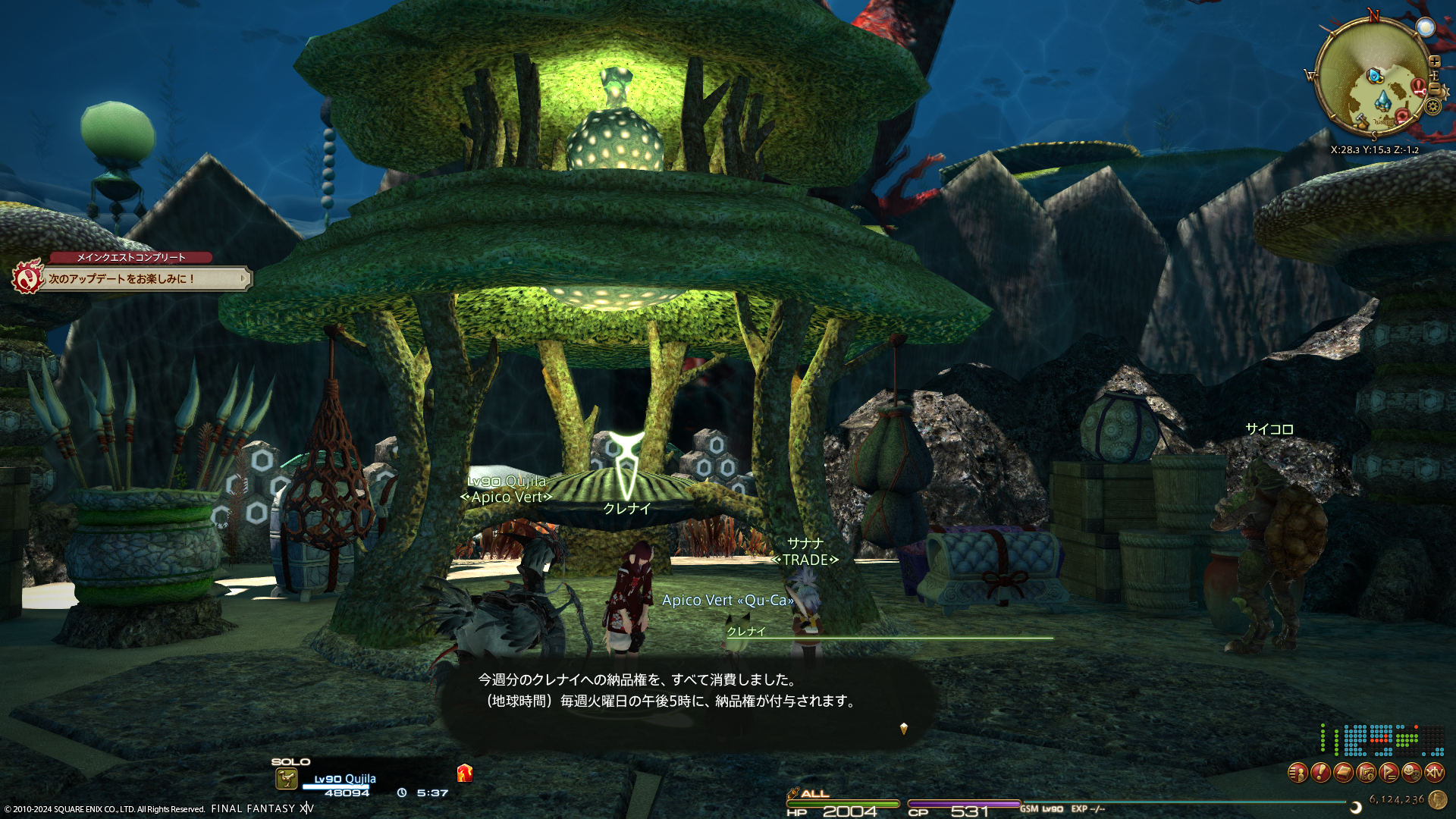1456x819 pixels.
Task: Click the red fire status buff icon
Action: [x=465, y=773]
